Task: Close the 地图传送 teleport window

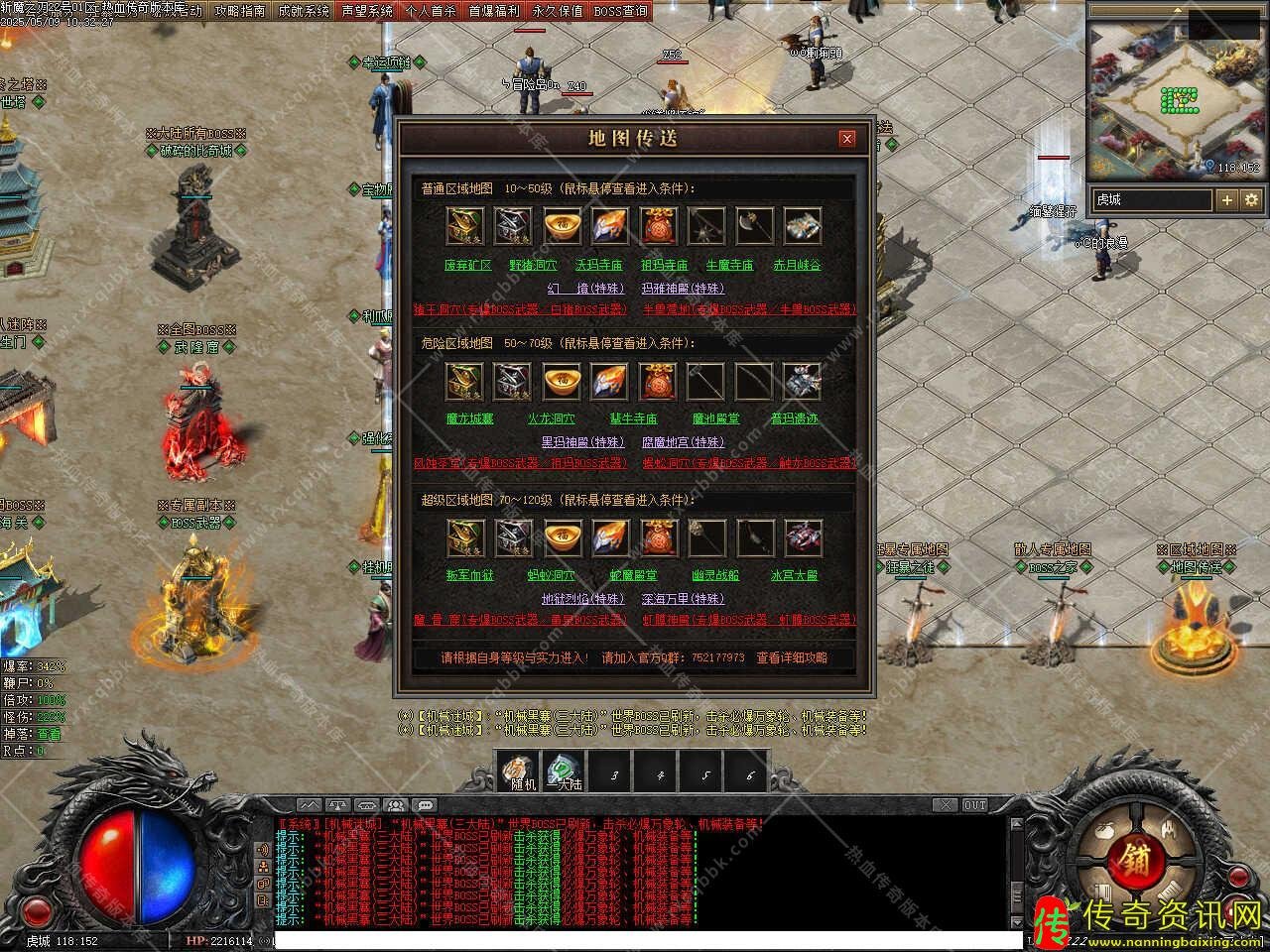Action: [846, 139]
